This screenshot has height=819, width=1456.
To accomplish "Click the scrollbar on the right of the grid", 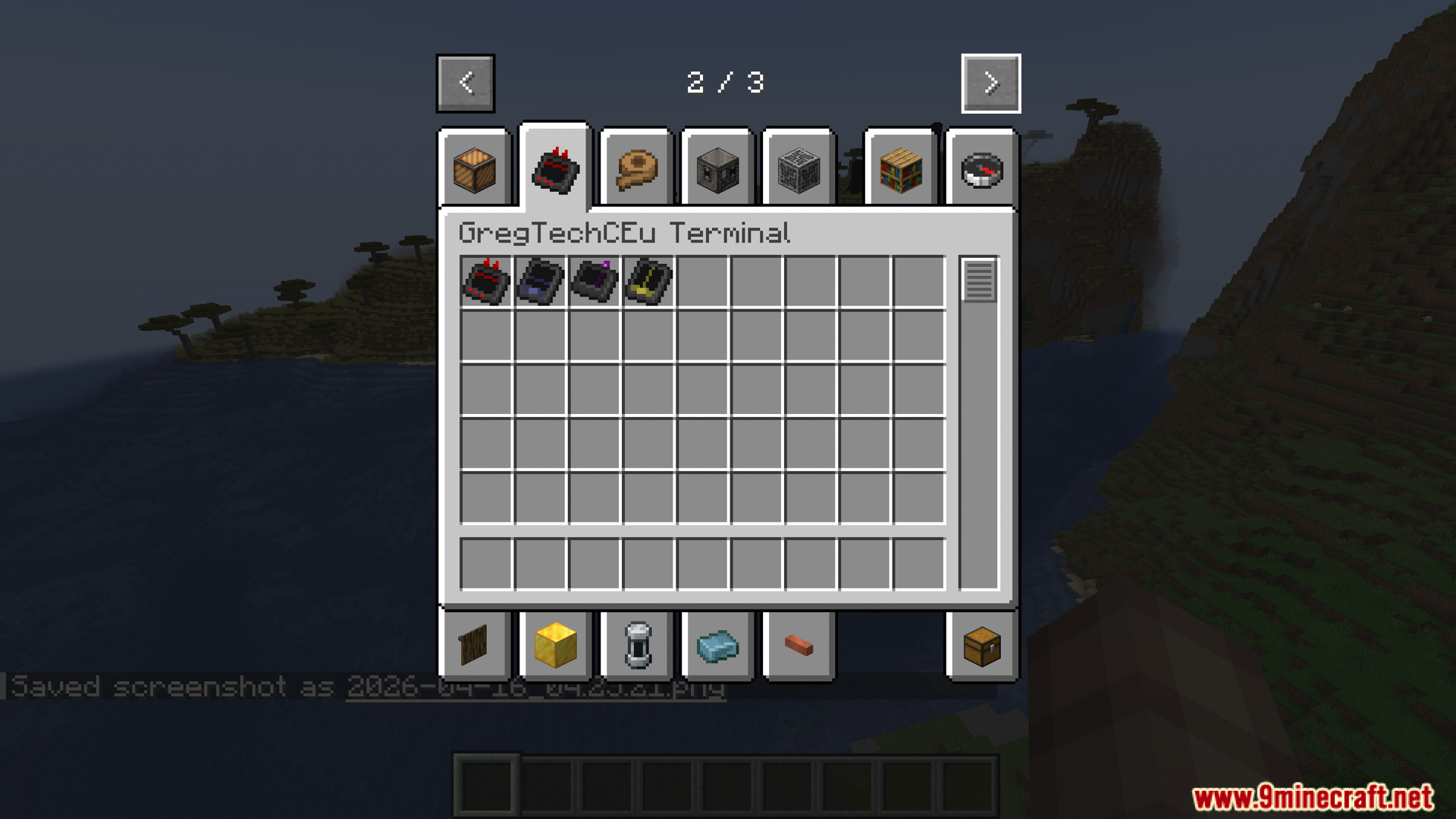I will point(979,281).
